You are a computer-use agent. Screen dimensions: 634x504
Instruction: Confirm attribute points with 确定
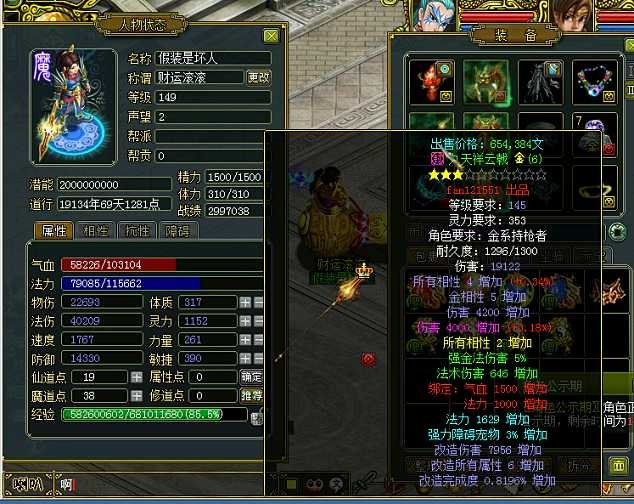point(252,377)
